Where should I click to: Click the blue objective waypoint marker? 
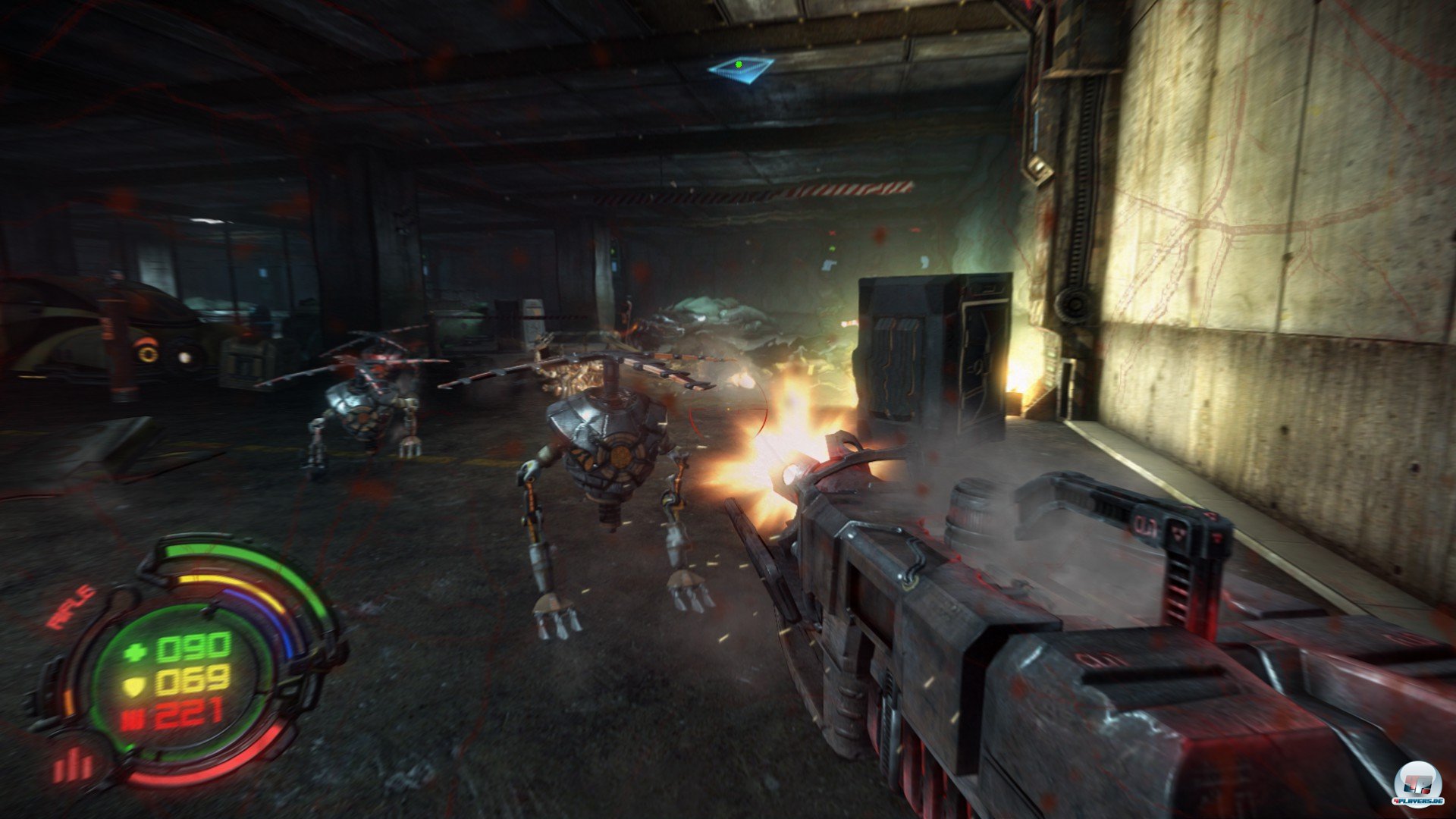coord(740,67)
